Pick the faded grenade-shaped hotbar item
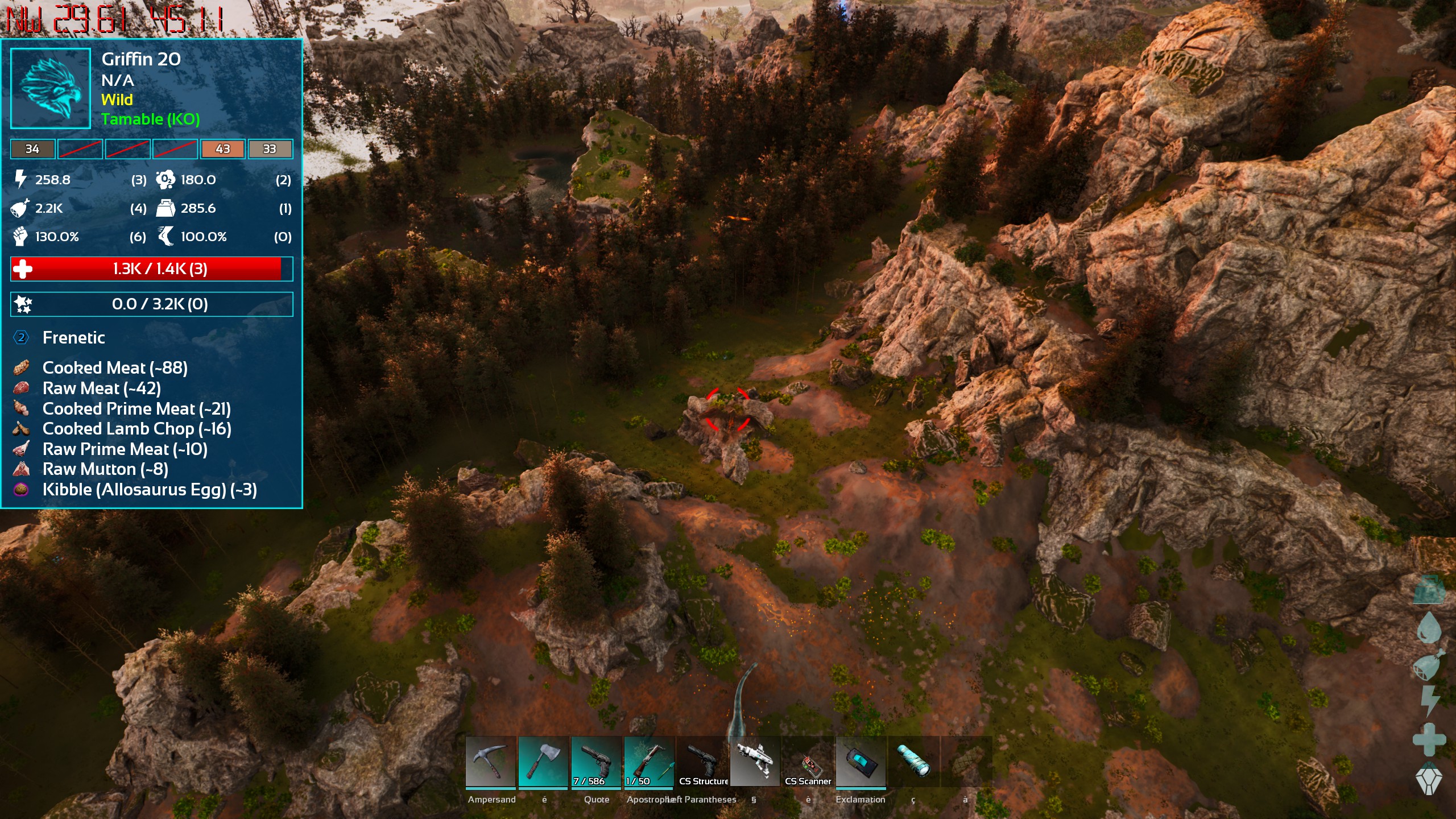The height and width of the screenshot is (819, 1456). pyautogui.click(x=966, y=762)
